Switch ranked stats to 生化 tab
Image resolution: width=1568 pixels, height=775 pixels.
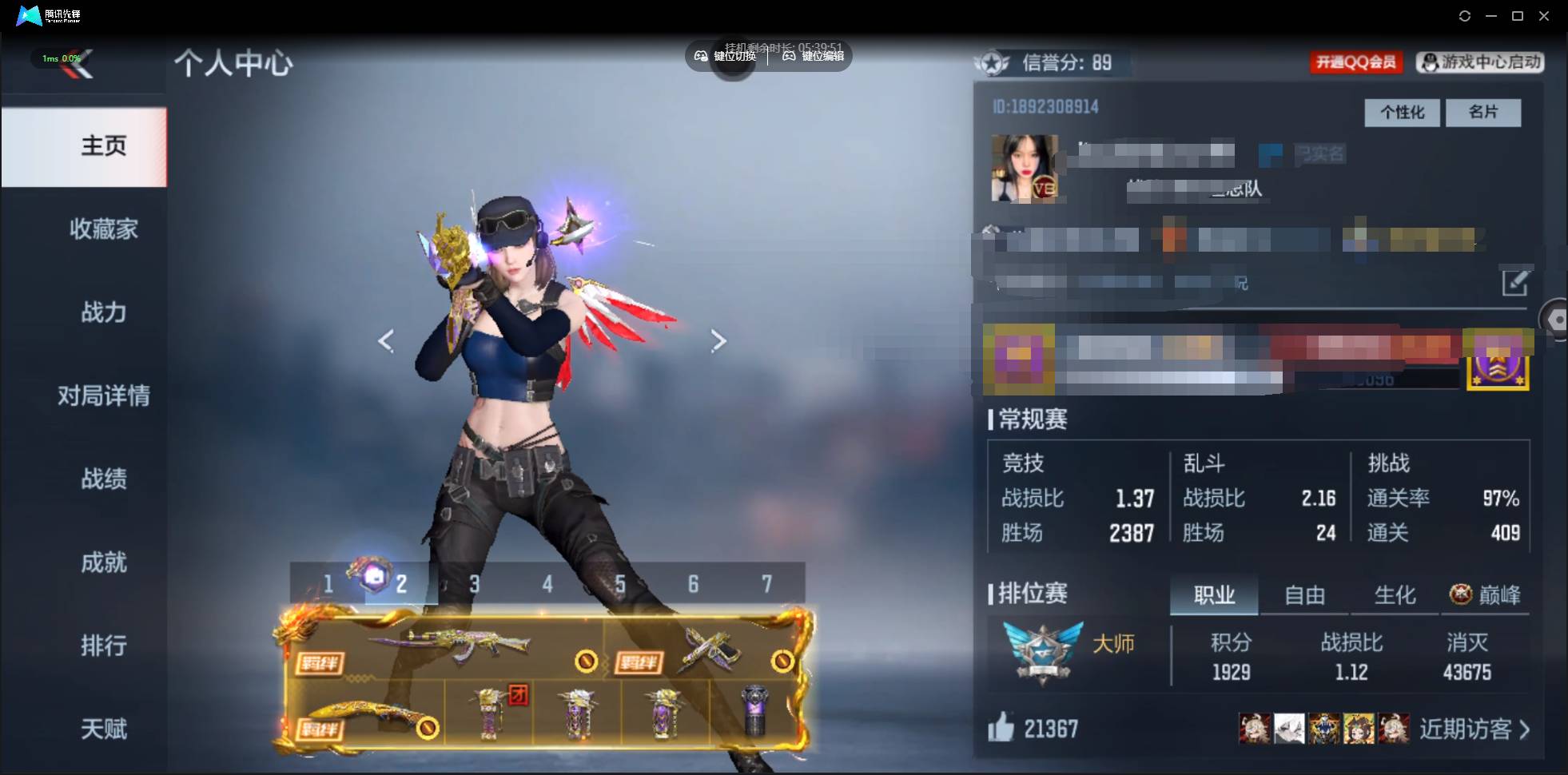click(1395, 595)
